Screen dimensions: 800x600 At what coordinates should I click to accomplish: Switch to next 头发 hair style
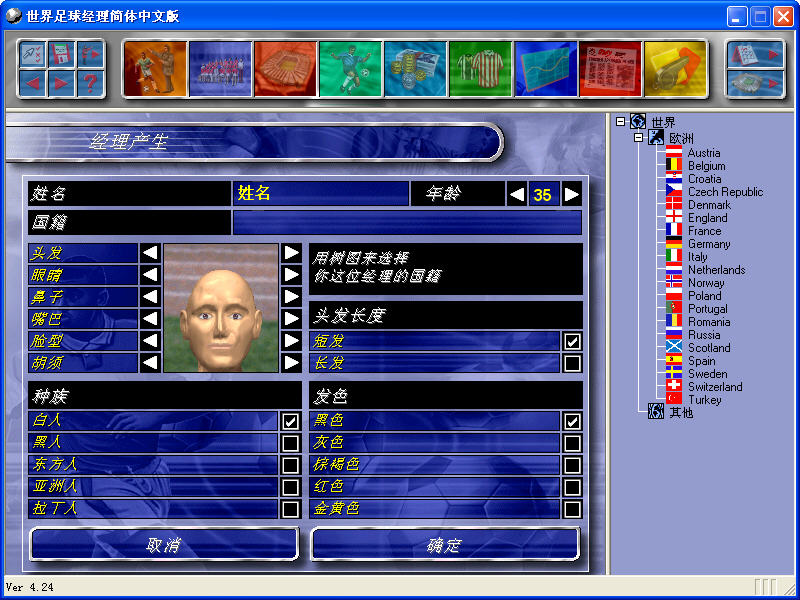coord(291,253)
